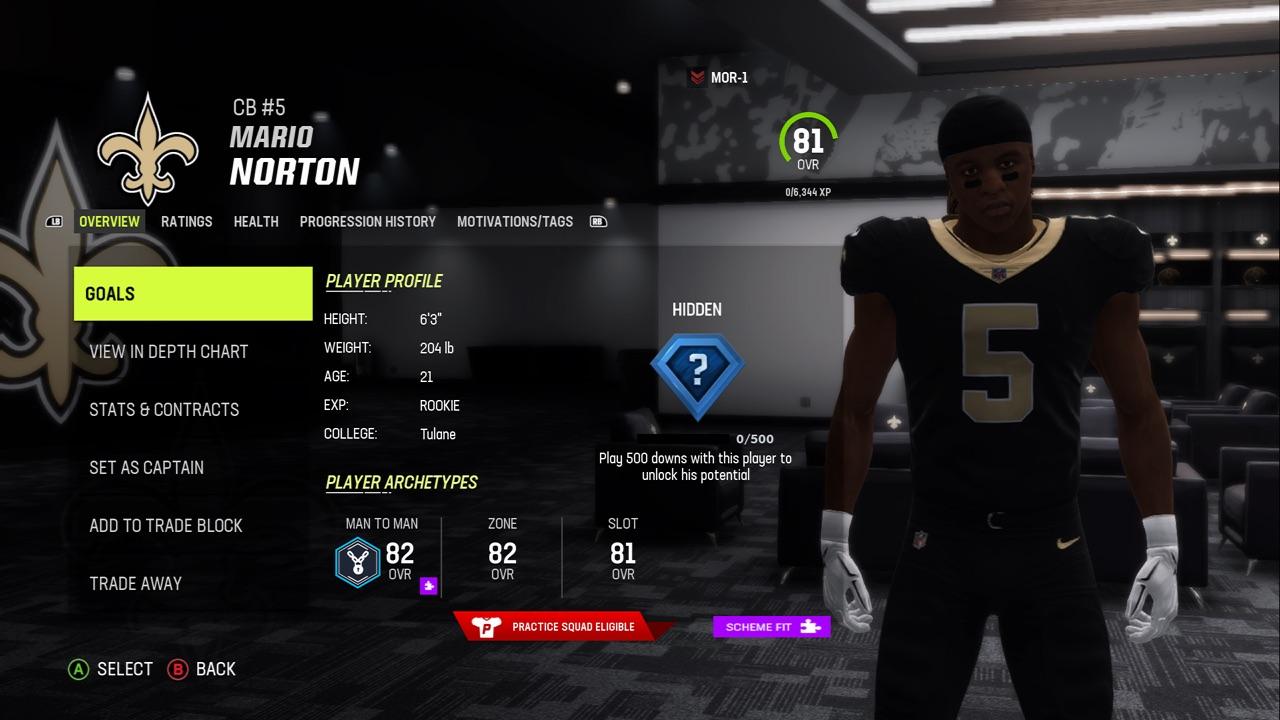Click the hidden development trait diamond

[697, 372]
